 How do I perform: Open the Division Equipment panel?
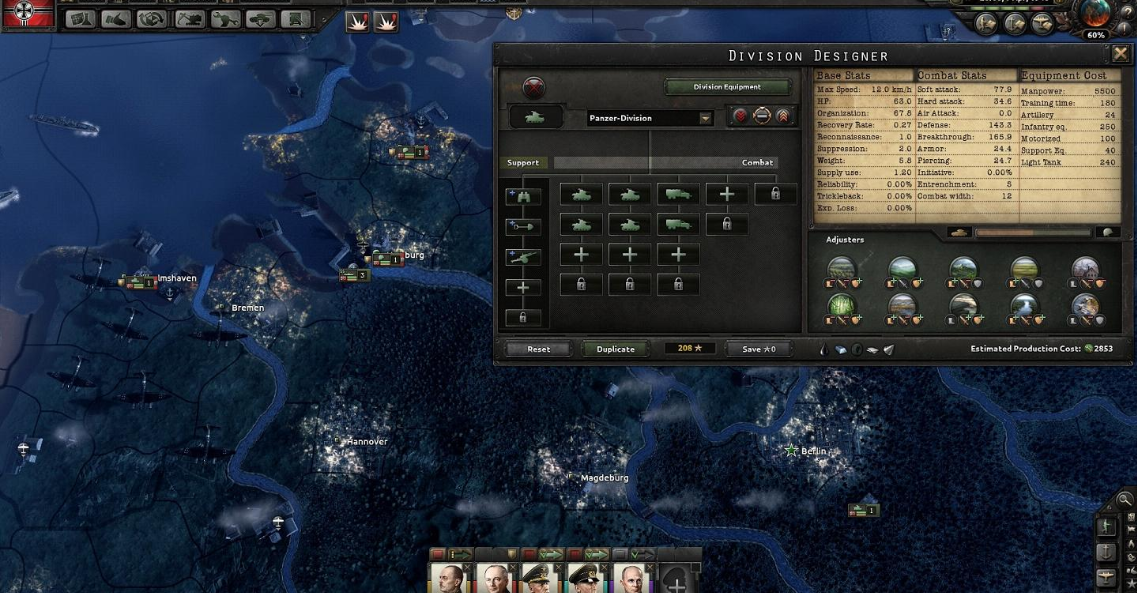point(727,87)
